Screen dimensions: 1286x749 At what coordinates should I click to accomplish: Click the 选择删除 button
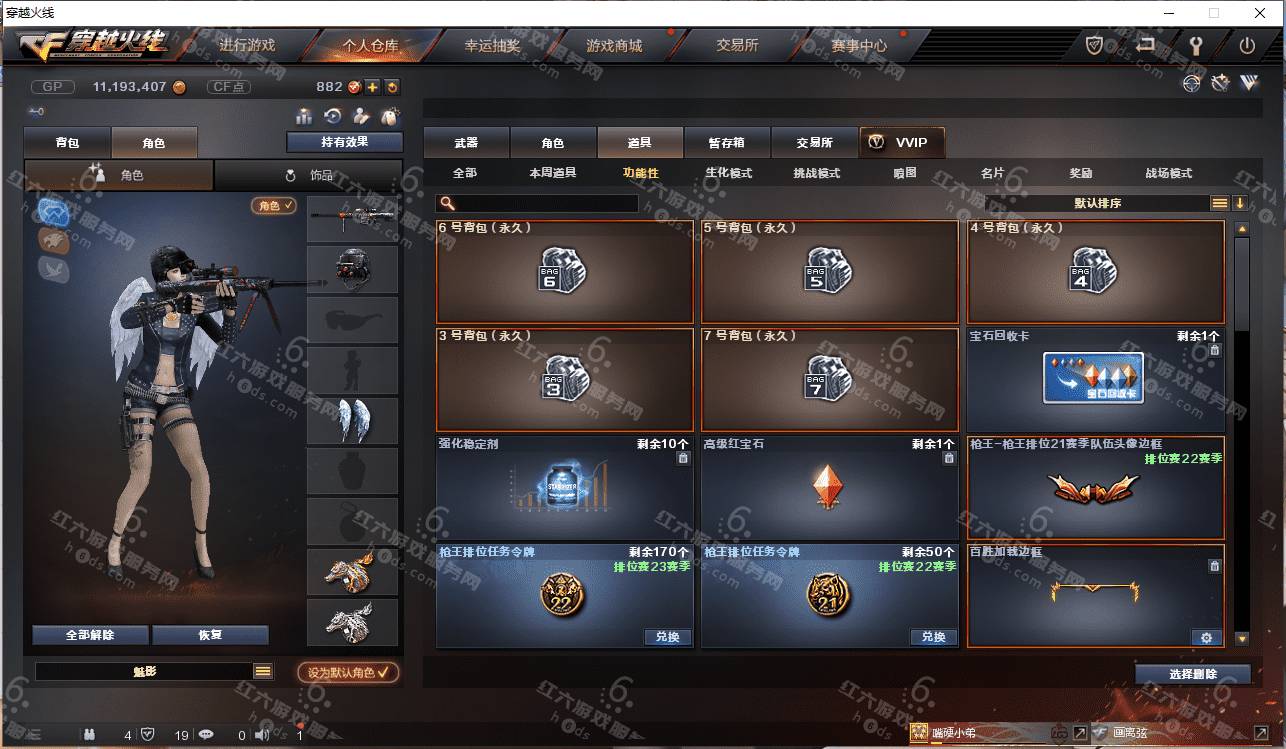tap(1192, 674)
